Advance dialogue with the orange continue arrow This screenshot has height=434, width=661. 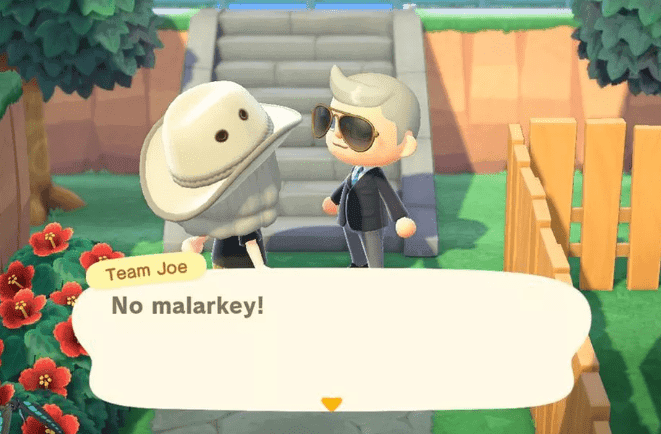coord(331,403)
